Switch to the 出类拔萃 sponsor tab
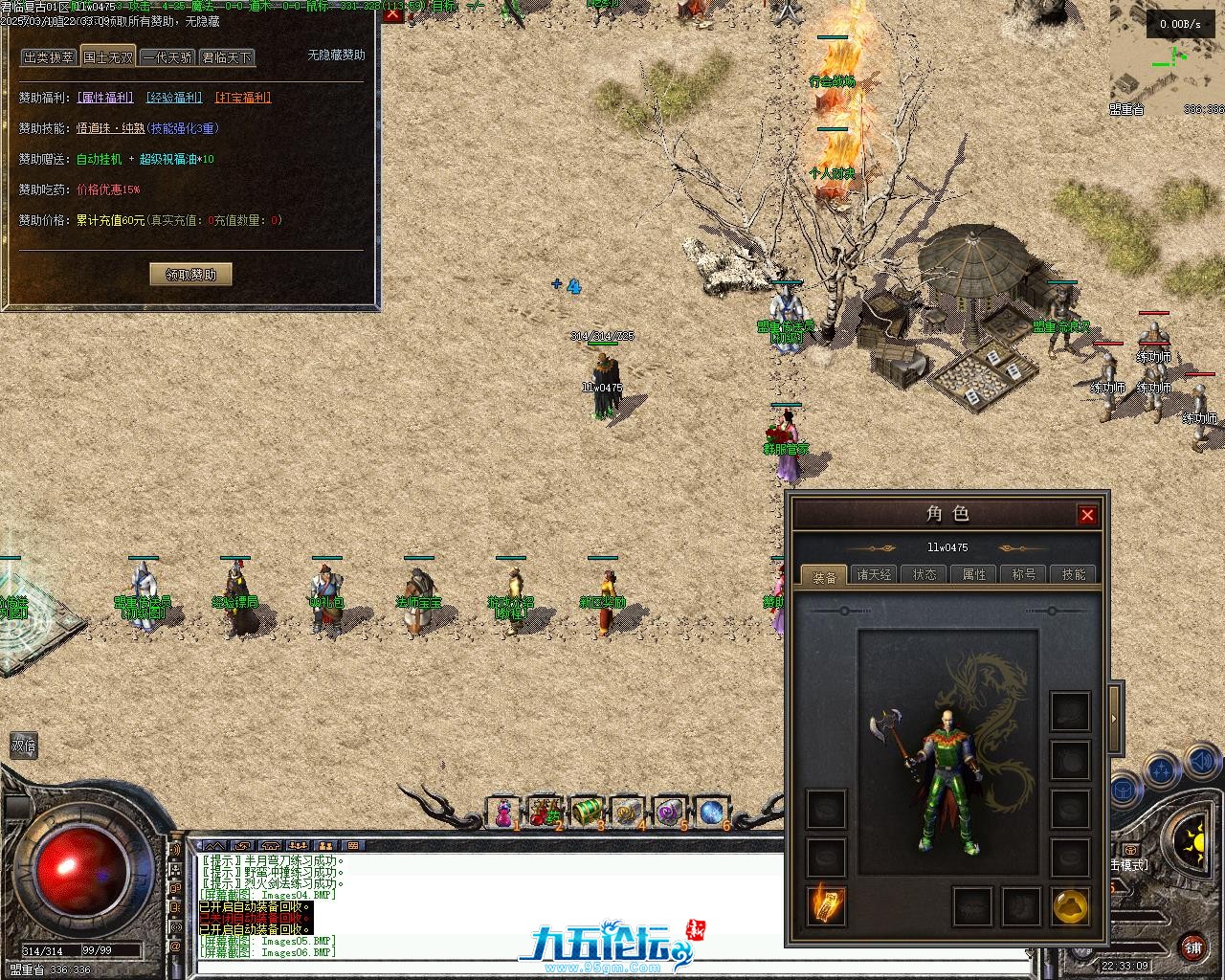The height and width of the screenshot is (980, 1225). point(49,57)
